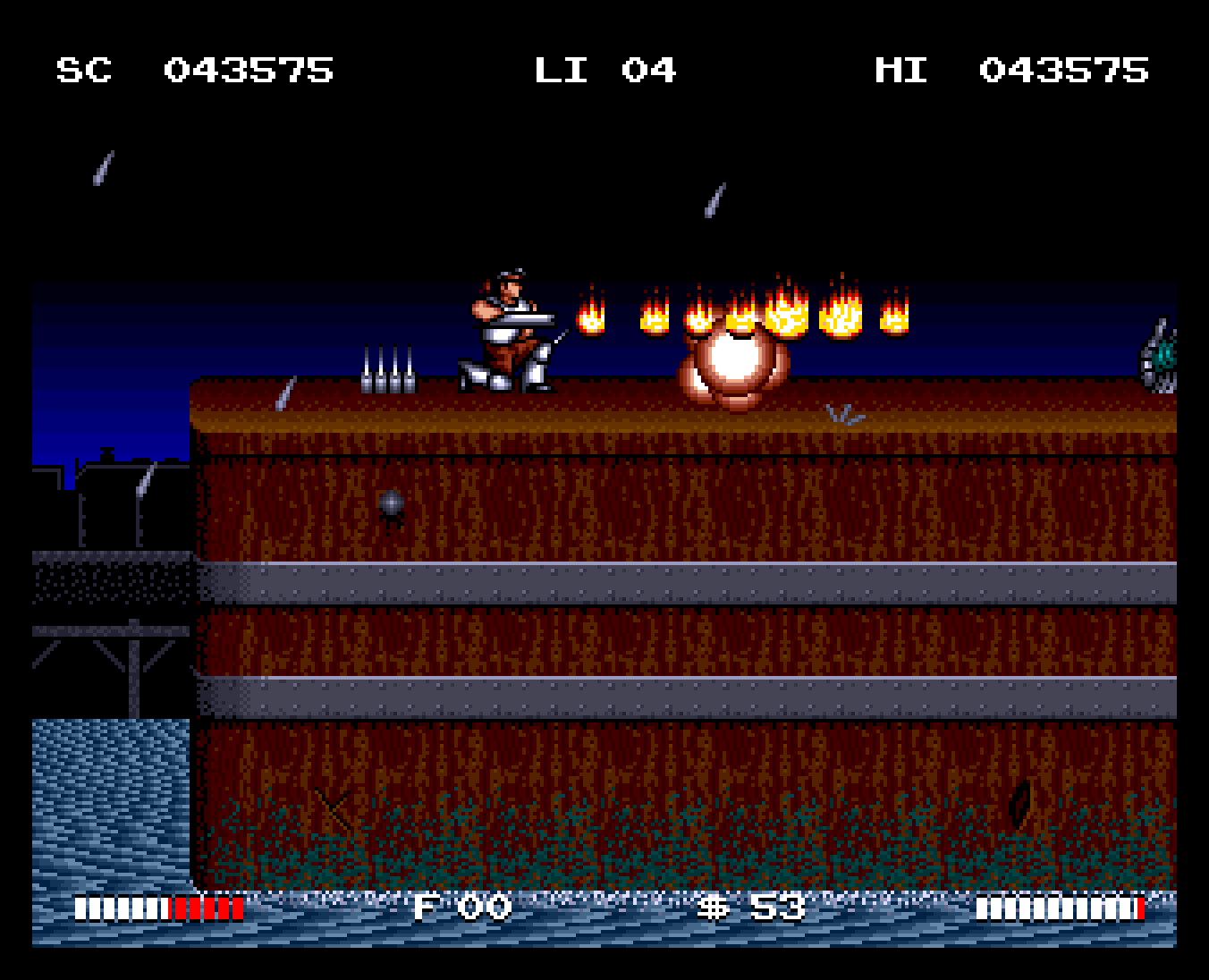Image resolution: width=1209 pixels, height=980 pixels.
Task: Click the X-shaped crack on the lower wall
Action: [331, 809]
